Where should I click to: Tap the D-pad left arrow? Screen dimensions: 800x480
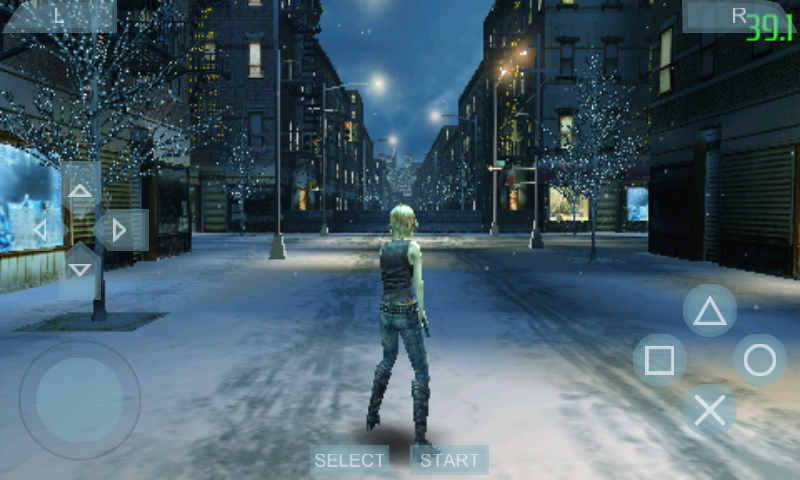point(40,231)
